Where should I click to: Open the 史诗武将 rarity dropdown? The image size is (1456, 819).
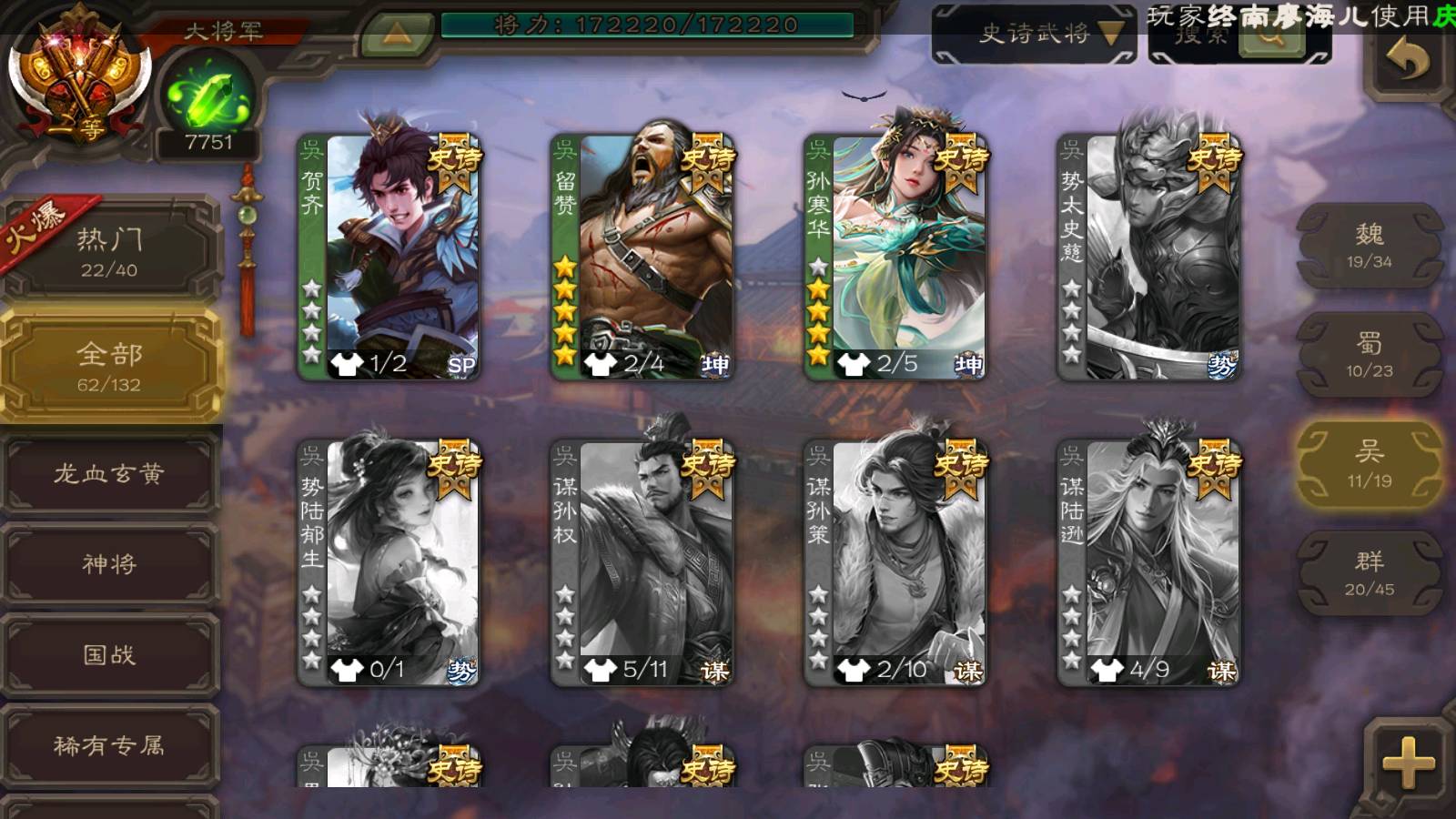tap(1034, 35)
